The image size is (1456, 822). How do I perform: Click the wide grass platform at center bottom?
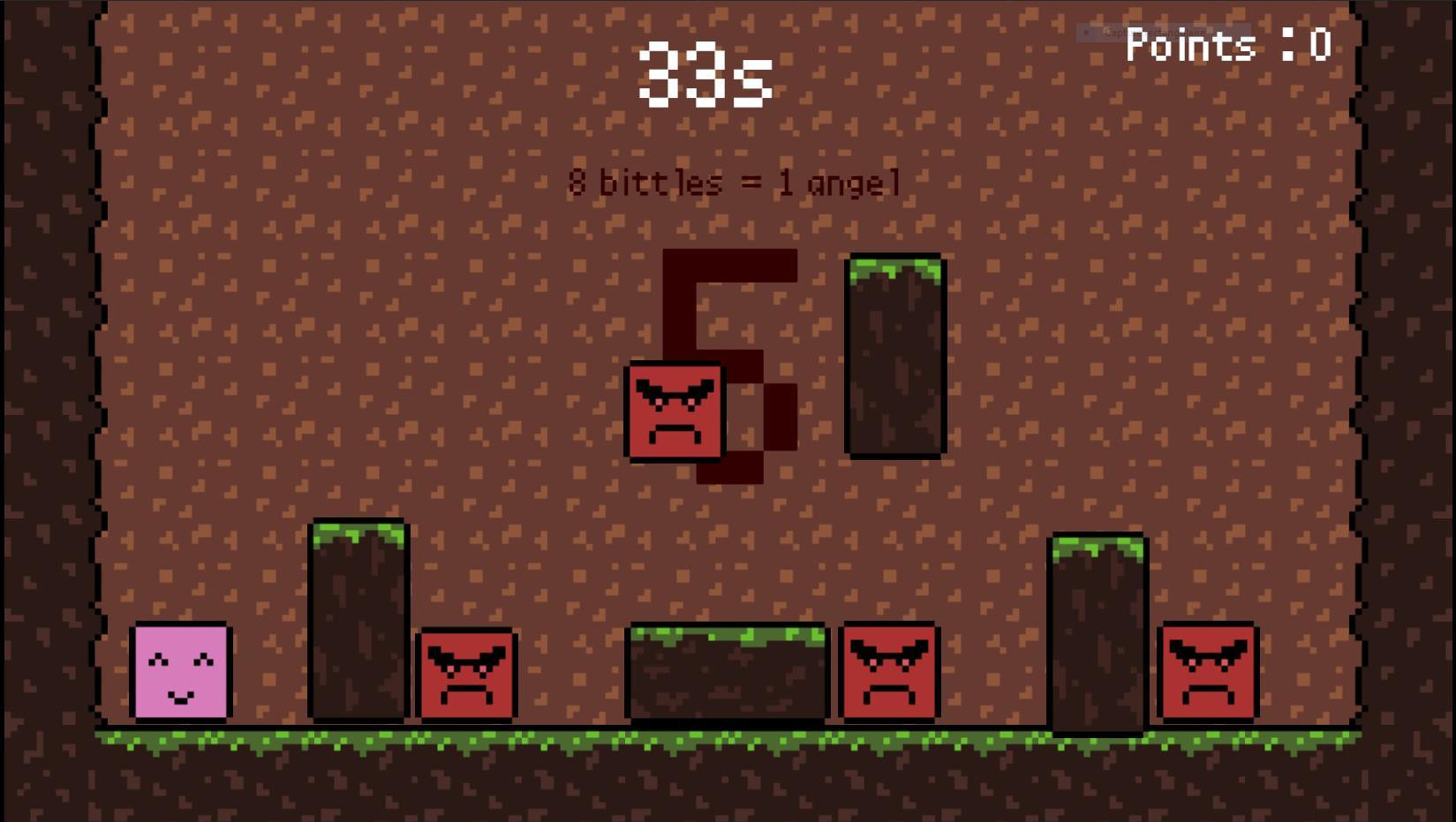(x=724, y=675)
